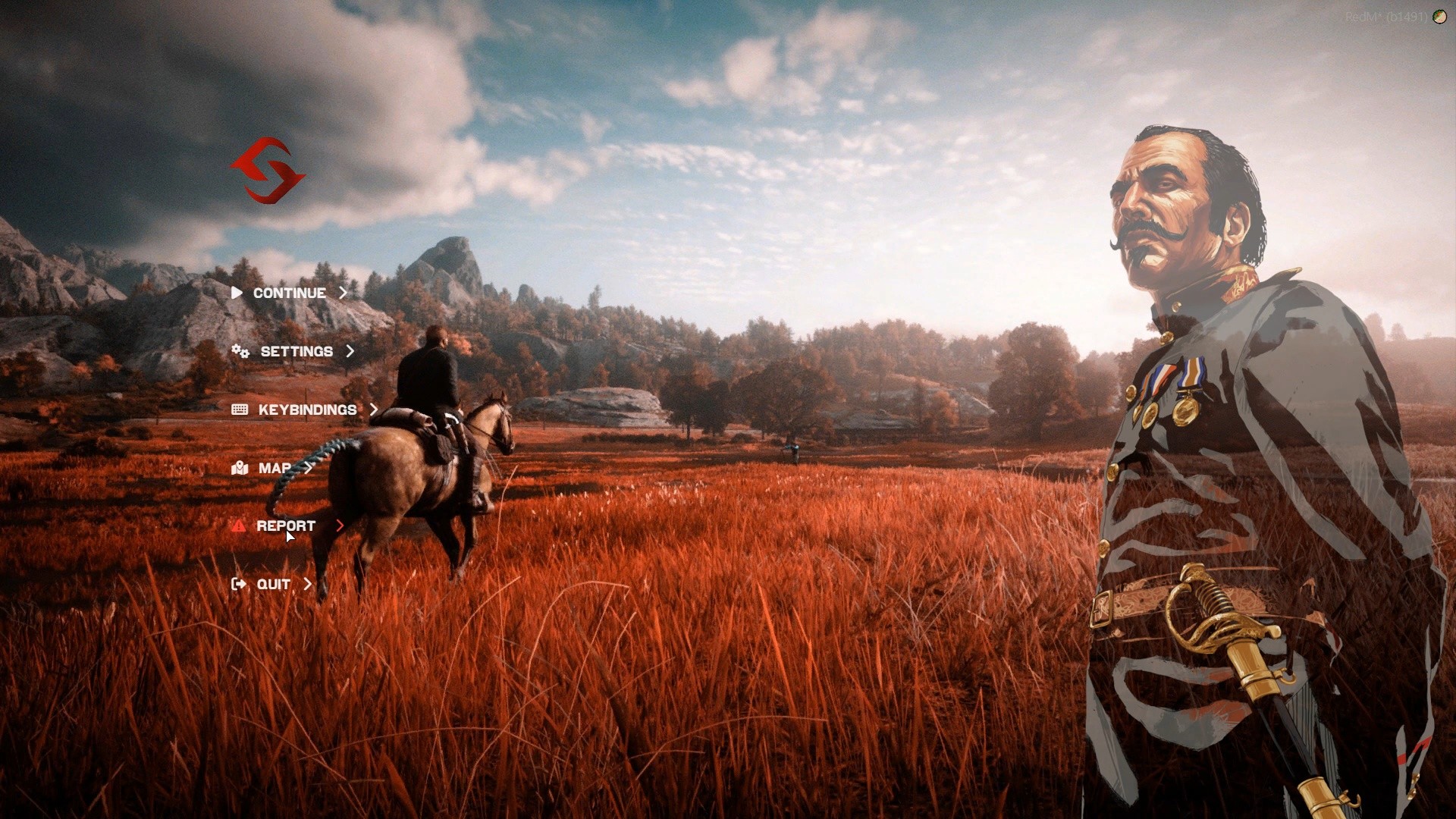Viewport: 1456px width, 819px height.
Task: Open the Keybindings menu entry
Action: [306, 409]
